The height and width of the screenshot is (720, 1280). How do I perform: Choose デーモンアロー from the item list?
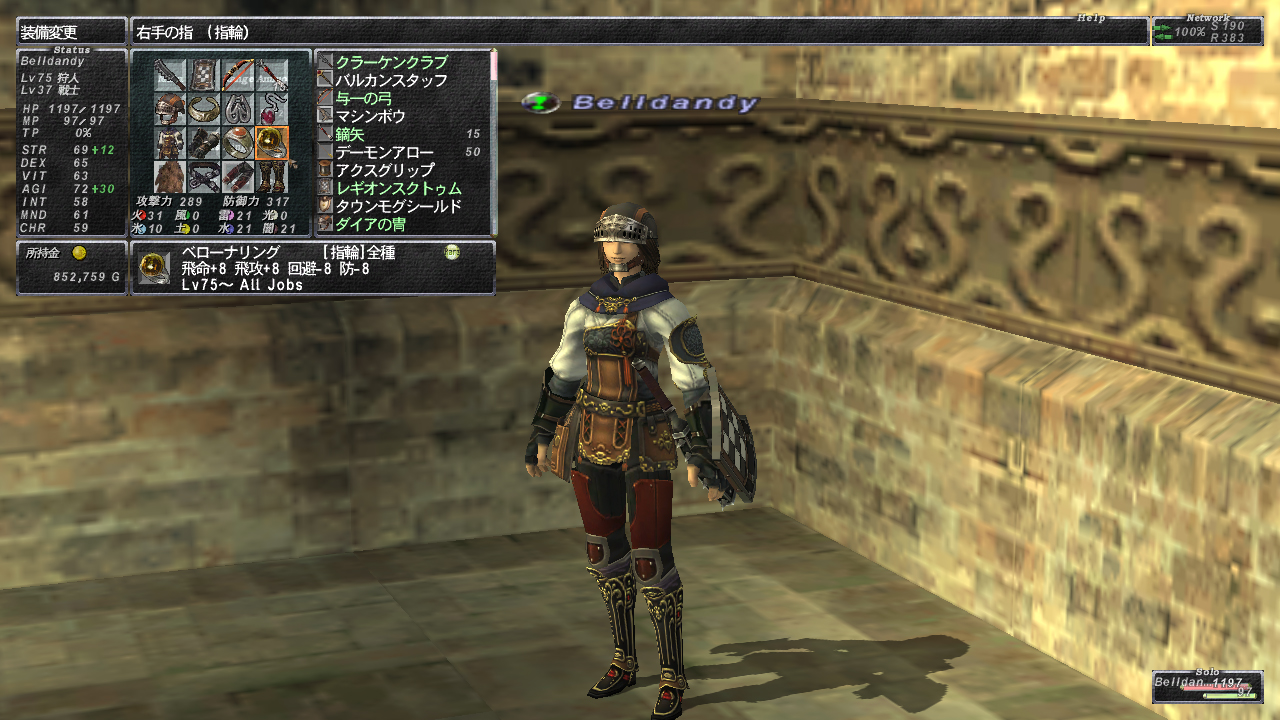pyautogui.click(x=385, y=152)
